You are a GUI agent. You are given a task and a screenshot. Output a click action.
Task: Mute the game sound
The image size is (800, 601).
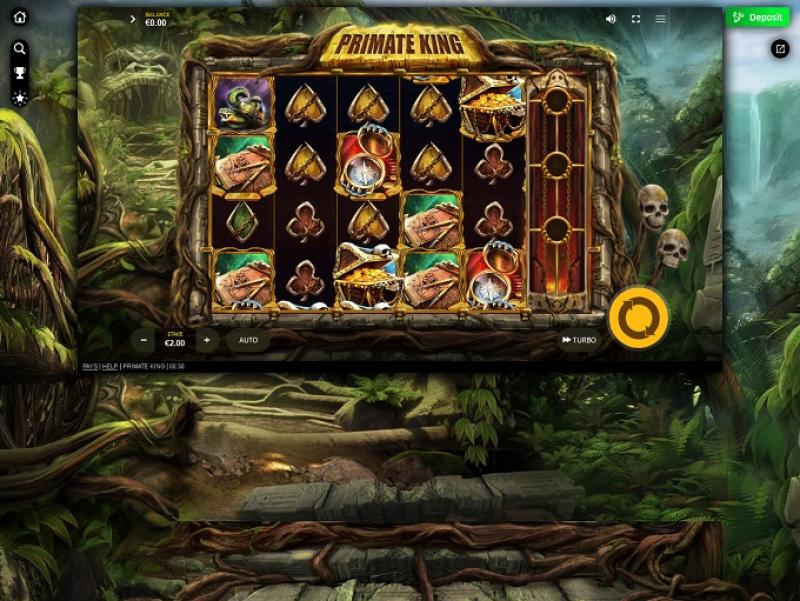611,19
